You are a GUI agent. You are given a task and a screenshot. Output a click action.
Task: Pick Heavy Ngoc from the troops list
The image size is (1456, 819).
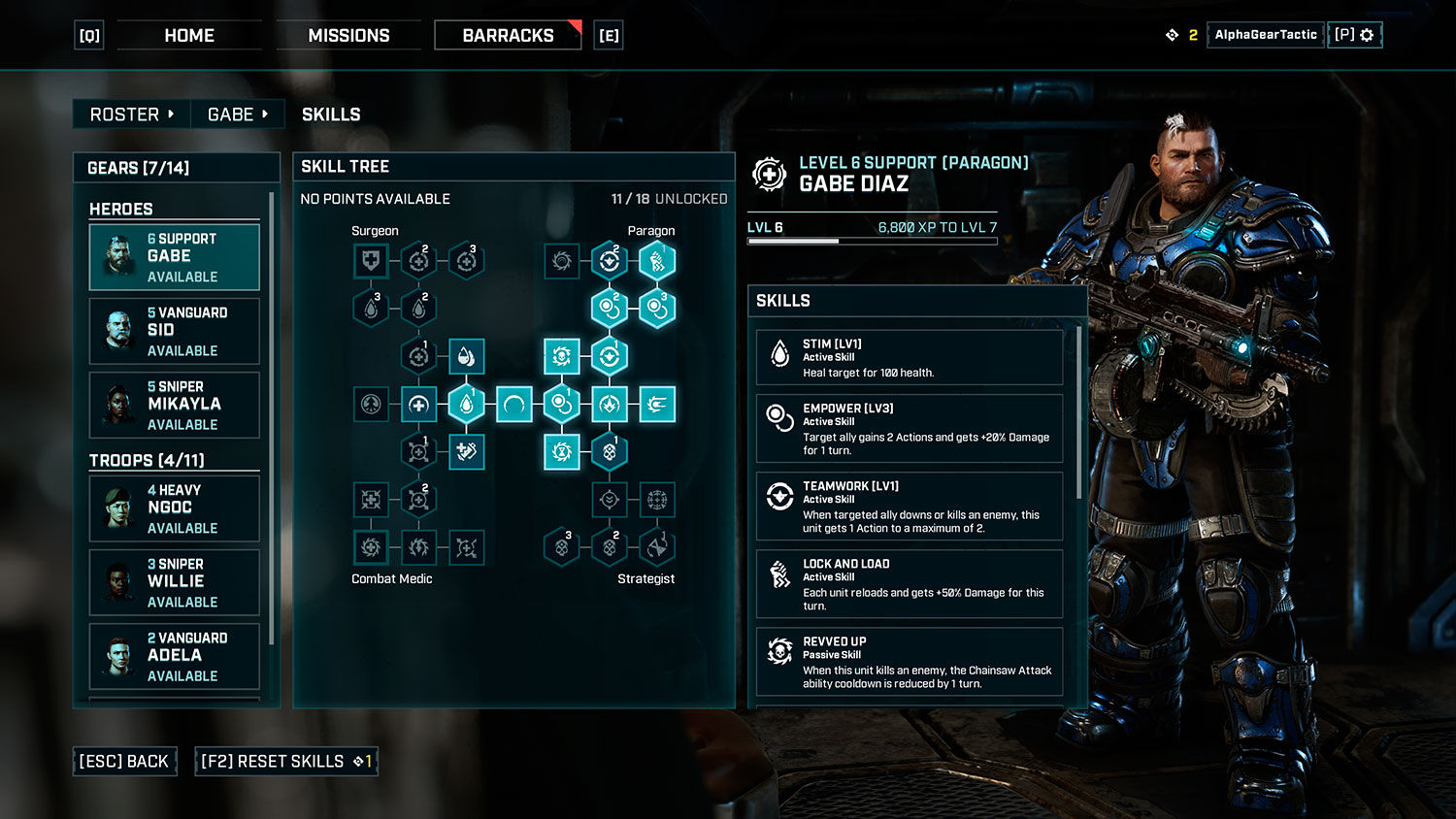click(x=175, y=508)
